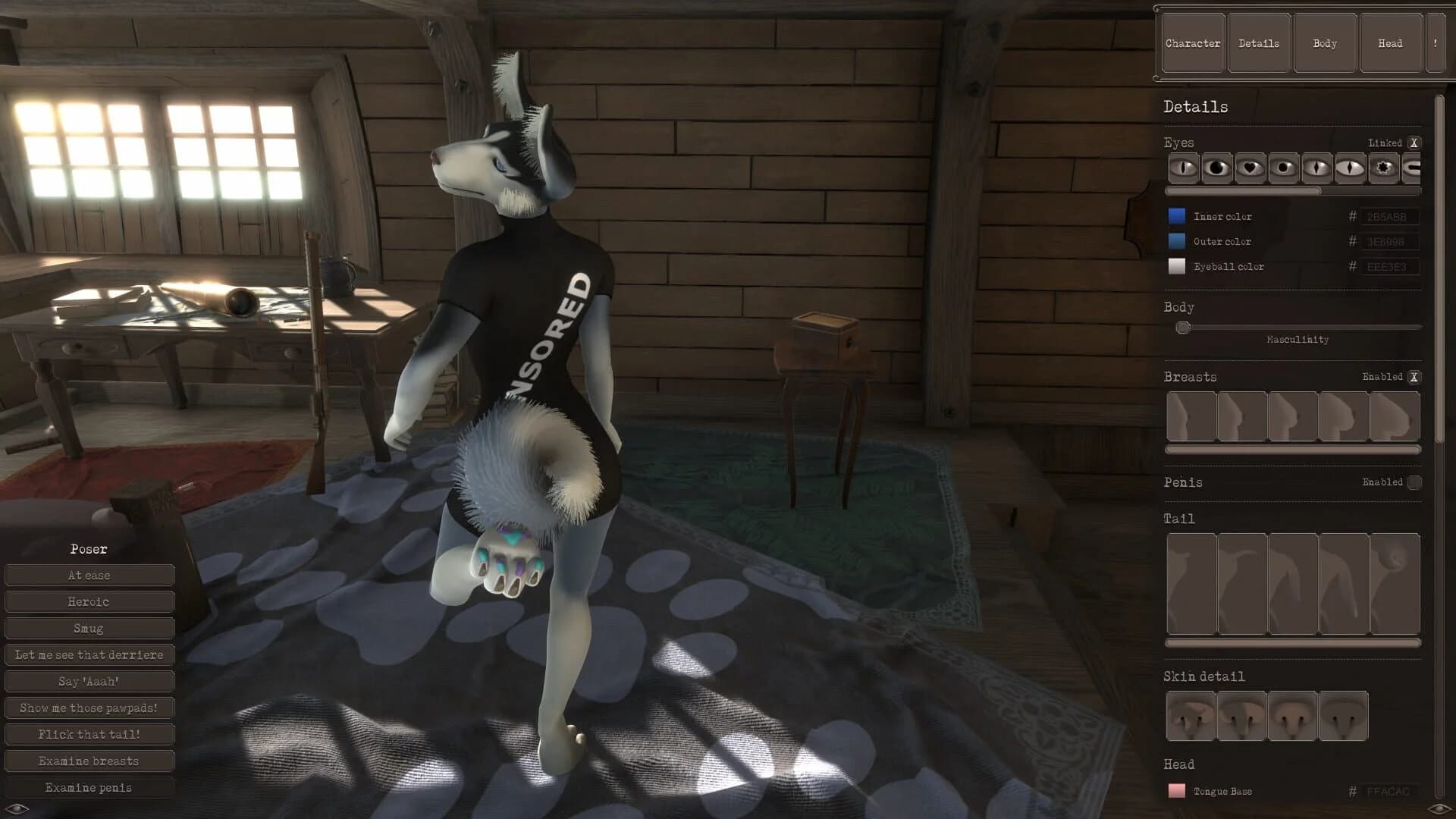Viewport: 1456px width, 819px height.
Task: Click the Heroic pose button
Action: 89,601
